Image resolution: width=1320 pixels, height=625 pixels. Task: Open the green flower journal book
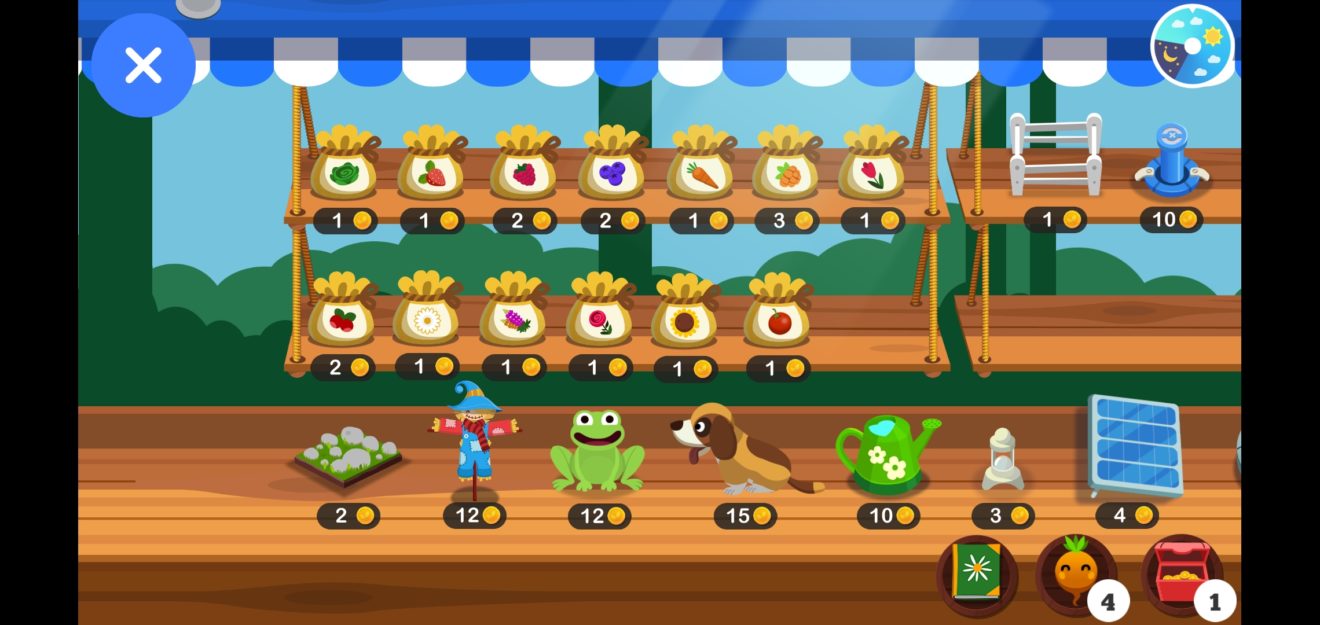click(976, 574)
